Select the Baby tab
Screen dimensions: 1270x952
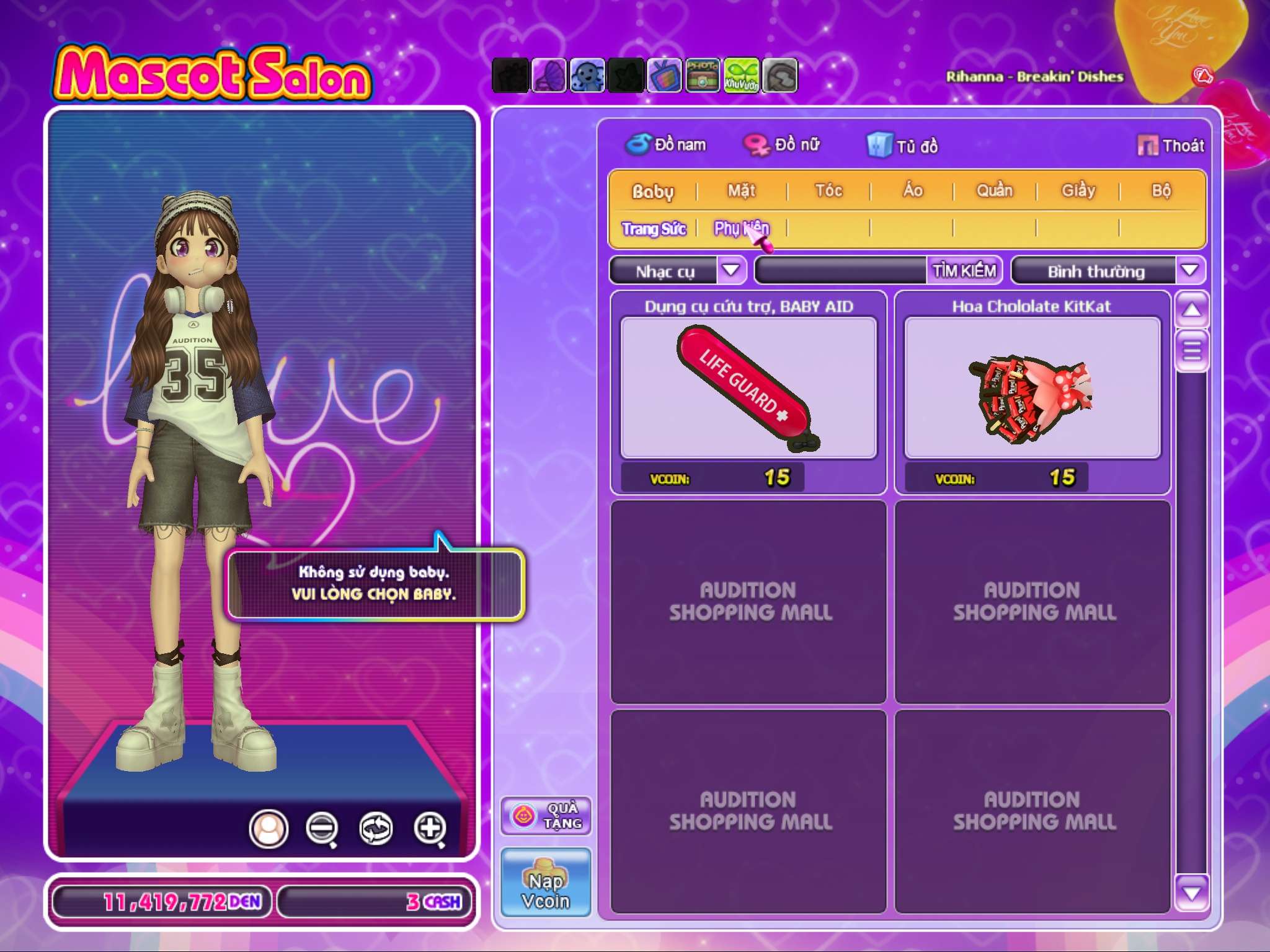point(652,191)
